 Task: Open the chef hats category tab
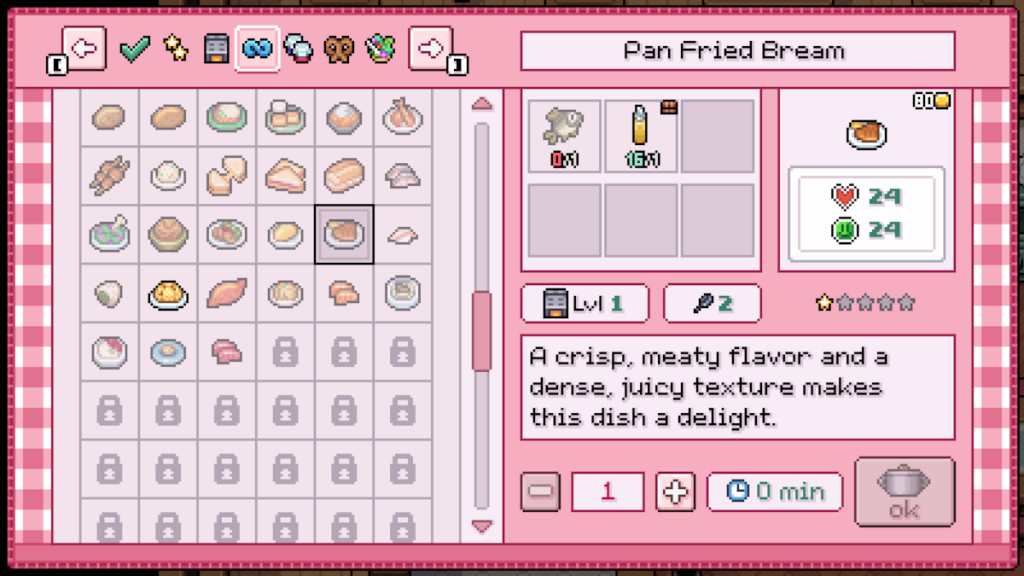point(298,49)
